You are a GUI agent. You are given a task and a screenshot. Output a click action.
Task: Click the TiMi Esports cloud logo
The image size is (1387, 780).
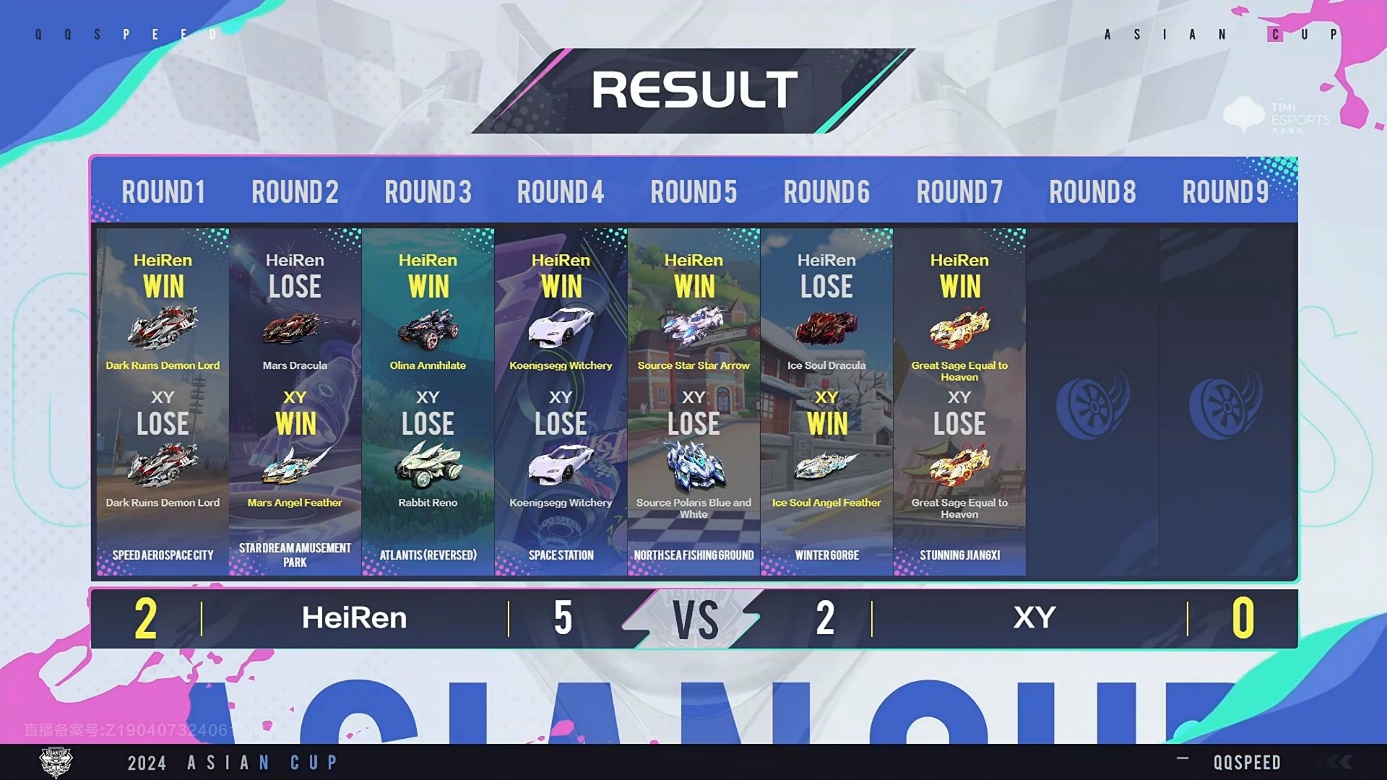click(1244, 113)
